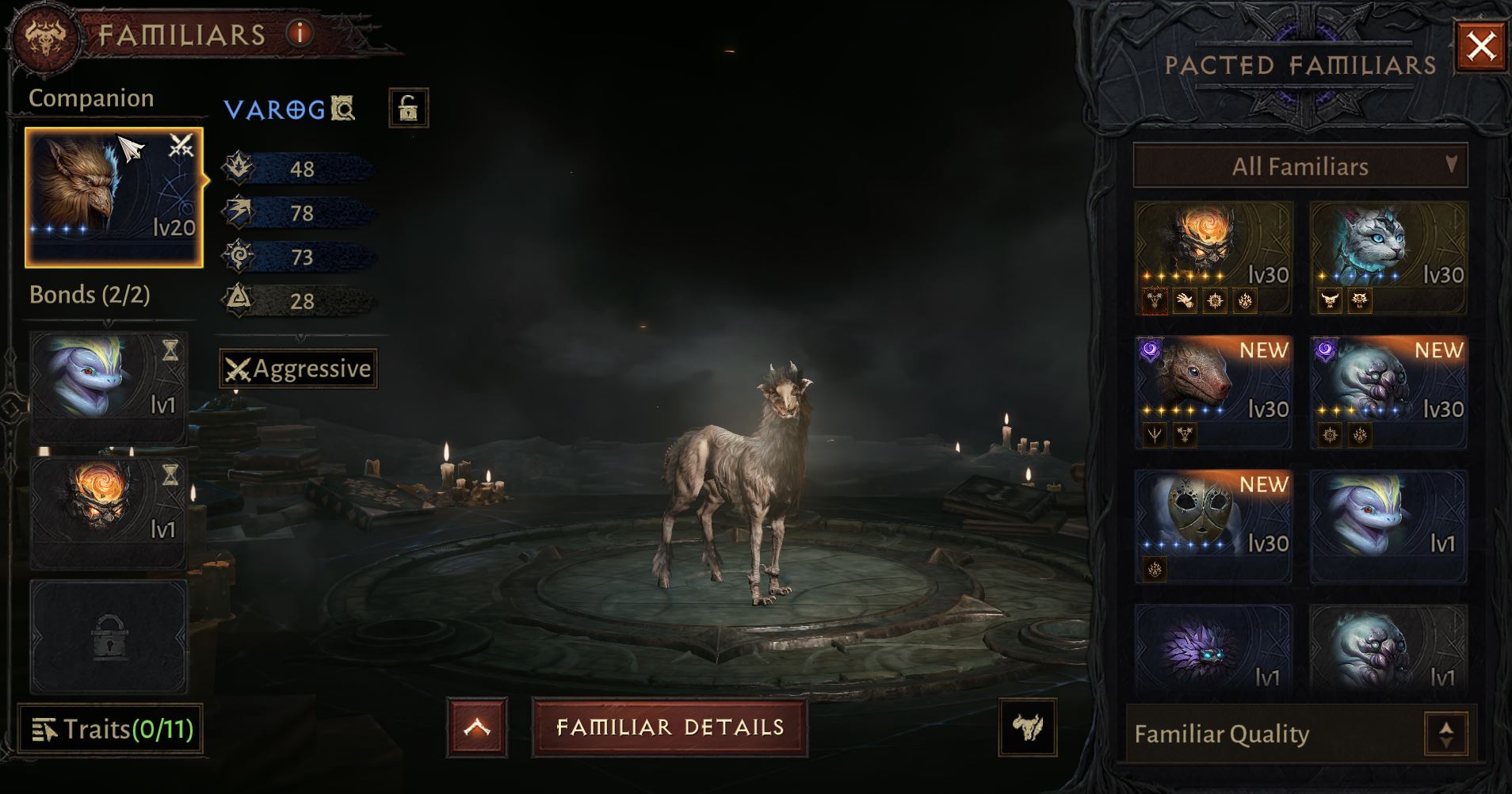1512x794 pixels.
Task: Choose the NEW brown lizard familiar
Action: tap(1213, 391)
